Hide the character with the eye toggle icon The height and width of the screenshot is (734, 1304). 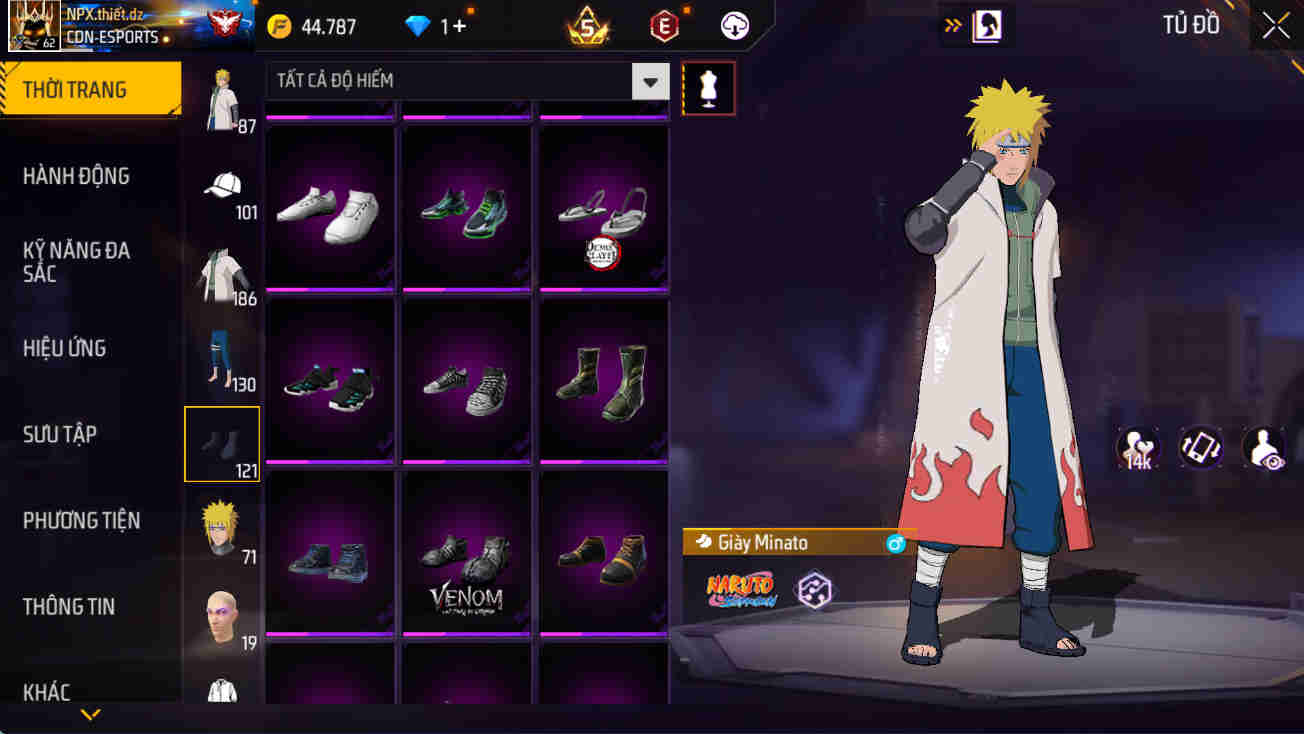coord(1262,447)
